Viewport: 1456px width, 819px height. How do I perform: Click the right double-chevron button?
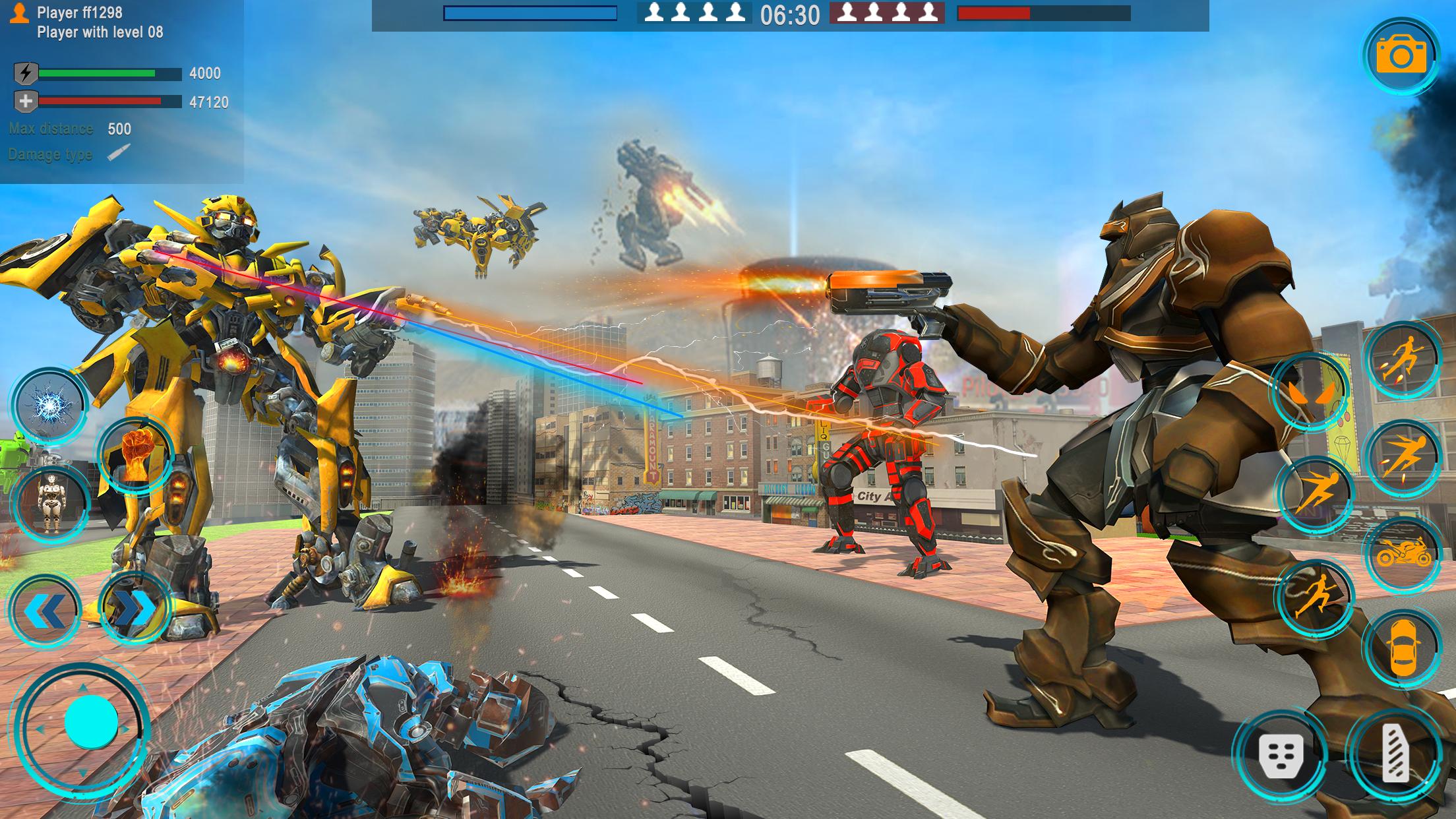[x=135, y=609]
